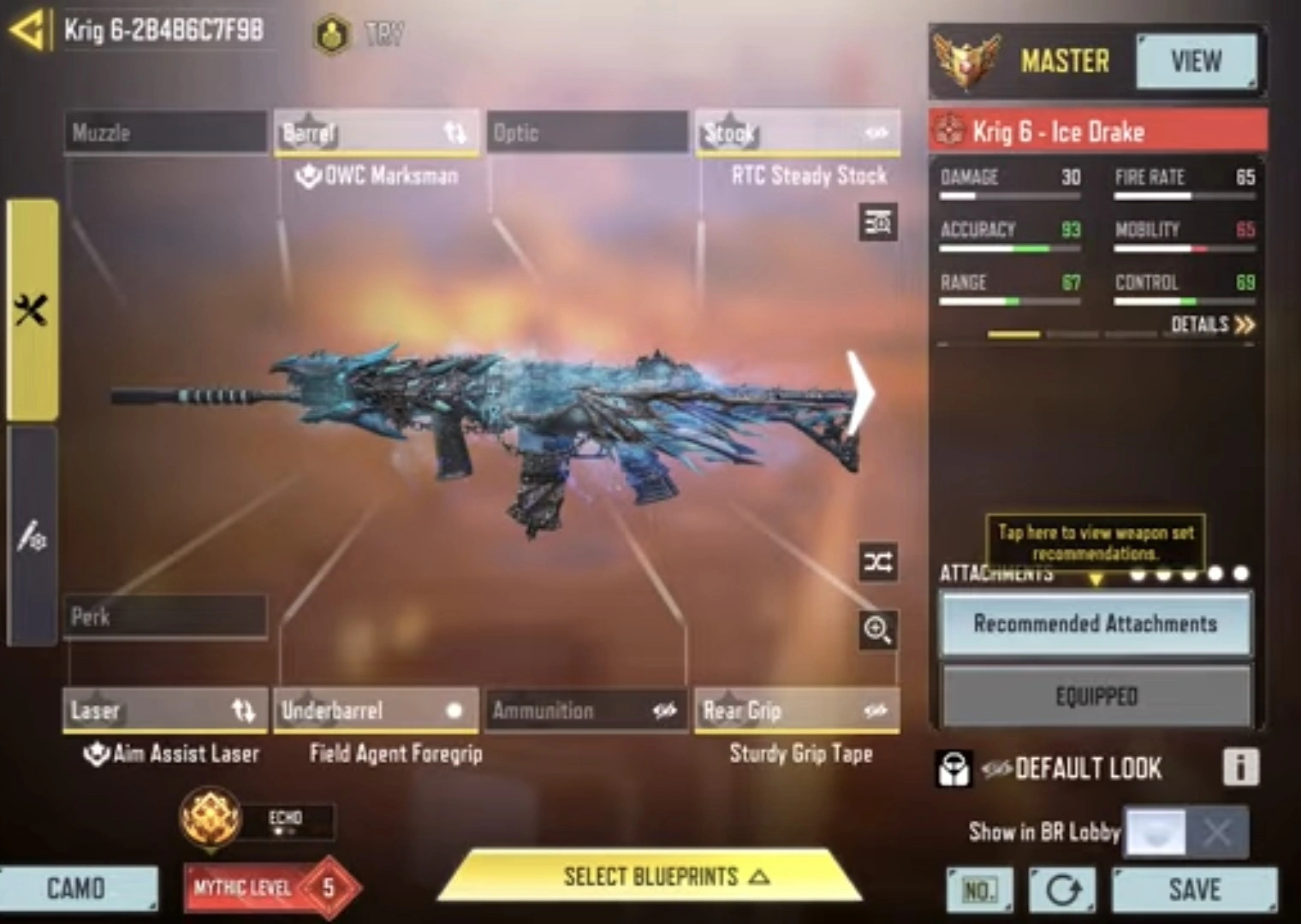Open the Muzzle attachment slot
The width and height of the screenshot is (1301, 924).
(x=165, y=133)
